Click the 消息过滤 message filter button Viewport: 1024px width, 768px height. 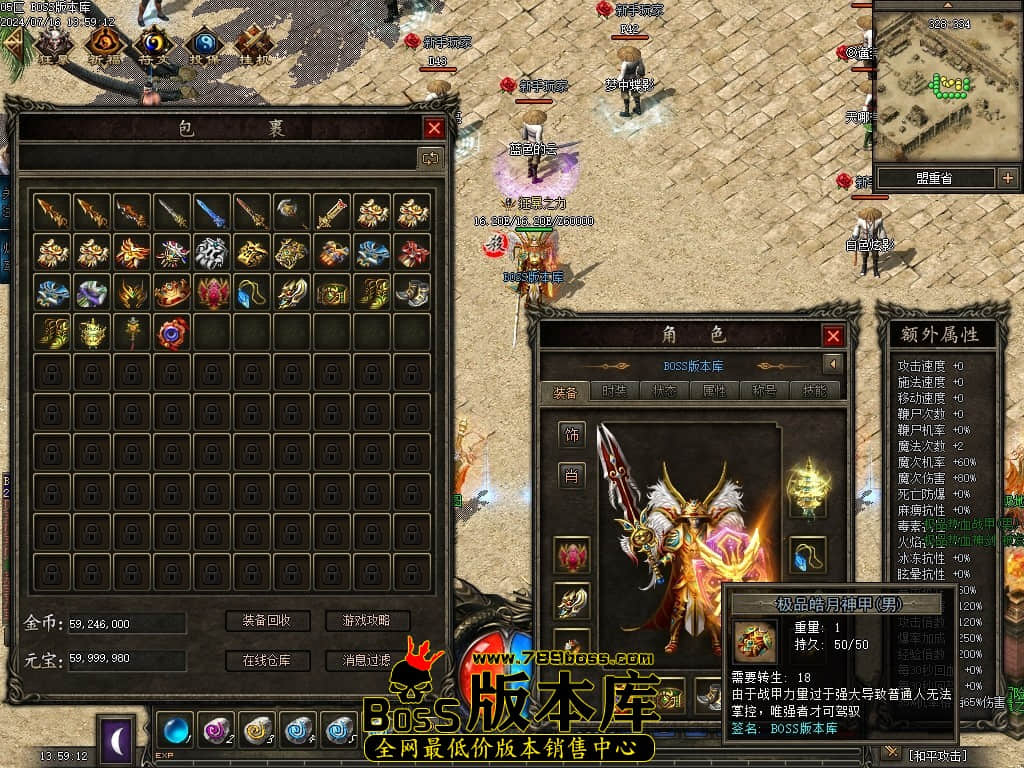point(367,661)
